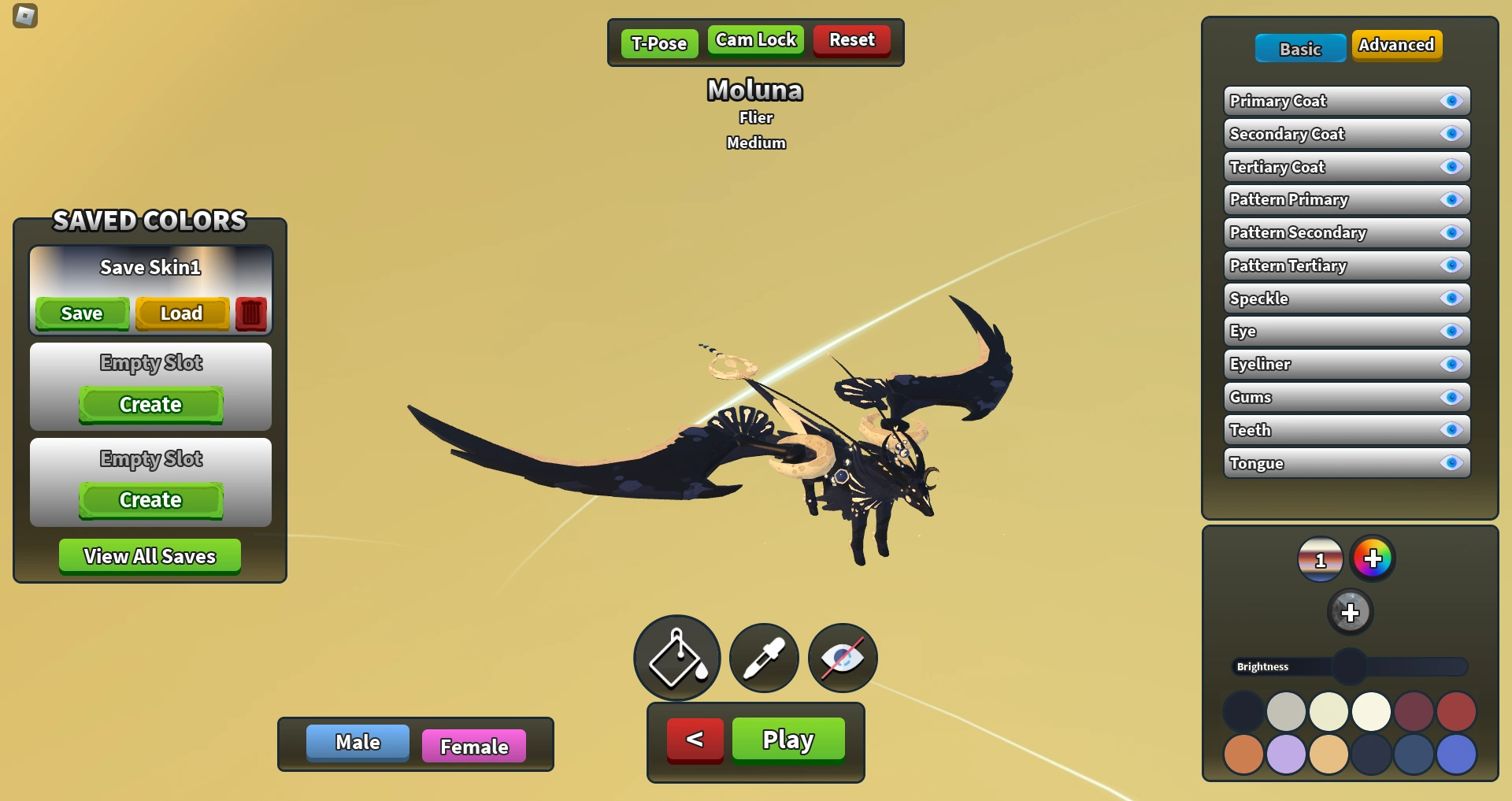
Task: Toggle the Speckle eye icon
Action: [x=1451, y=299]
